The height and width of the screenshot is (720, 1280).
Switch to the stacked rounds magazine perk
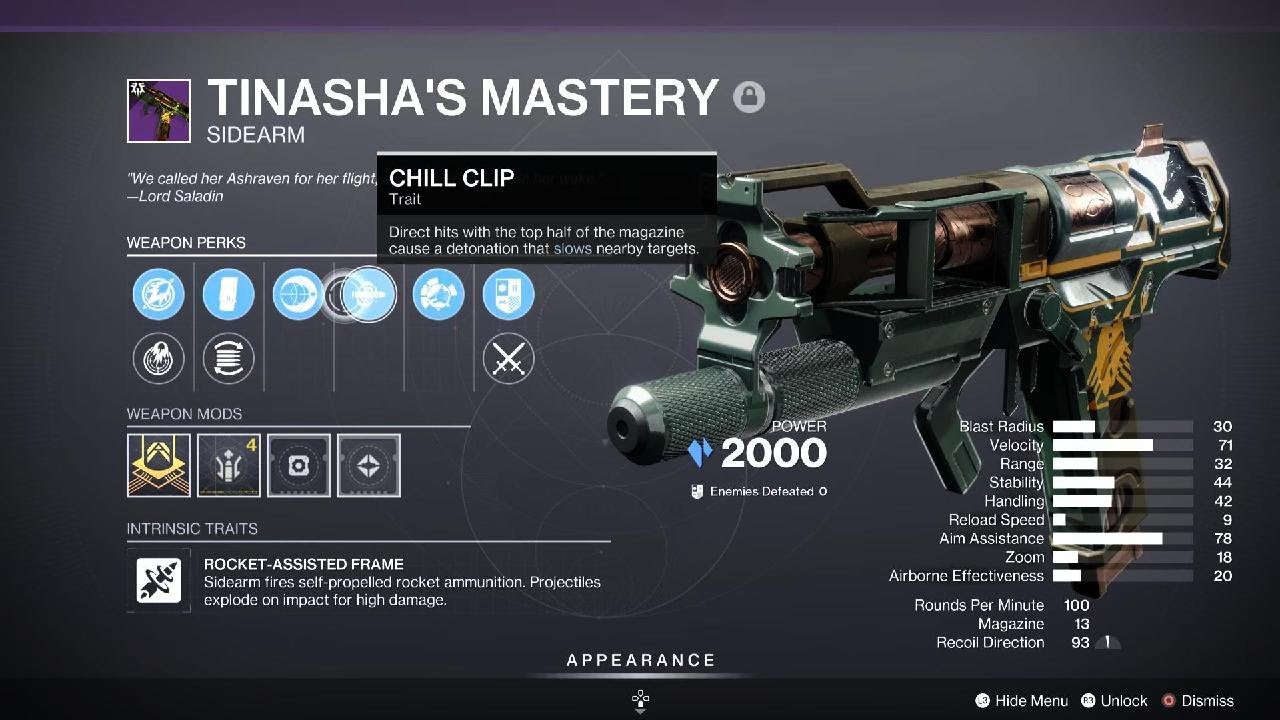[228, 358]
